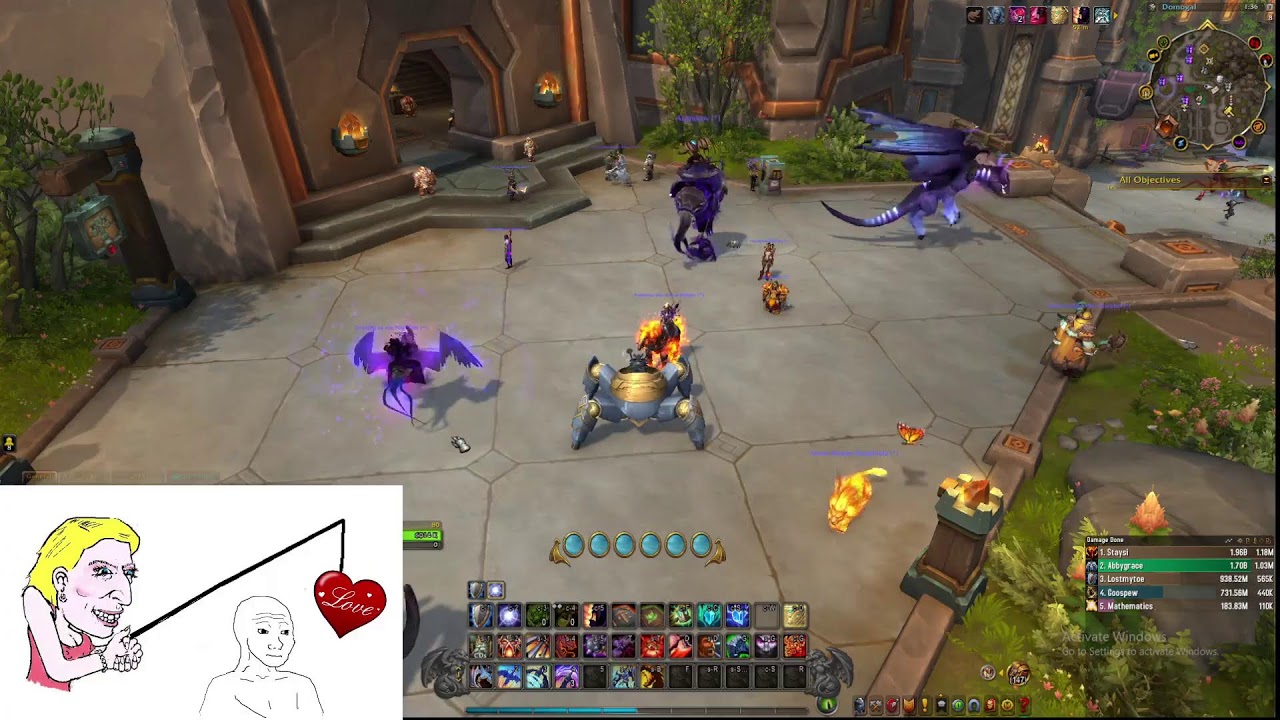Open the red question mark help button
Viewport: 1280px width, 720px height.
(1023, 706)
